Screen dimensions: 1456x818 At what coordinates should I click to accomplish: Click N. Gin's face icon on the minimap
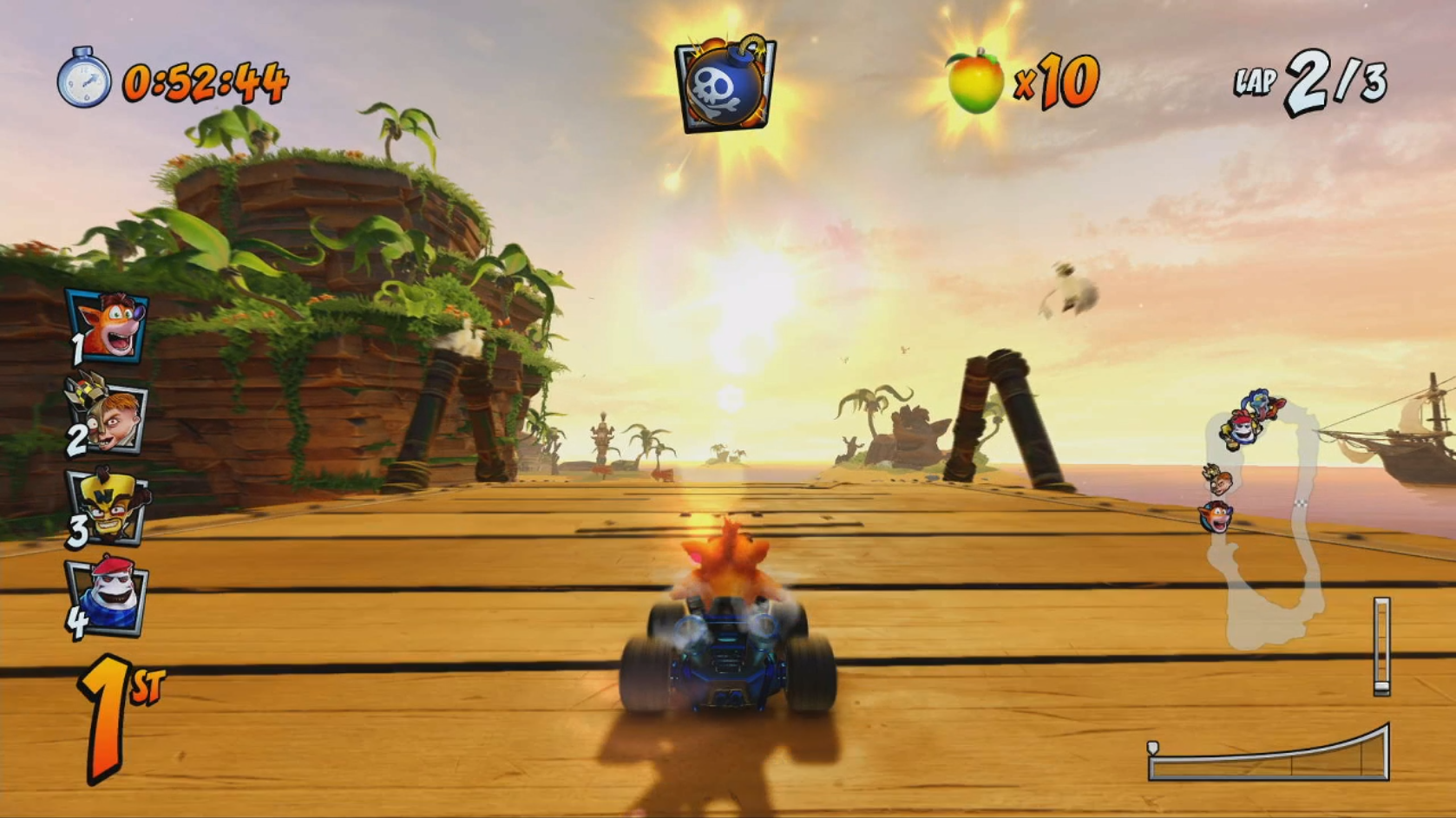point(1221,481)
